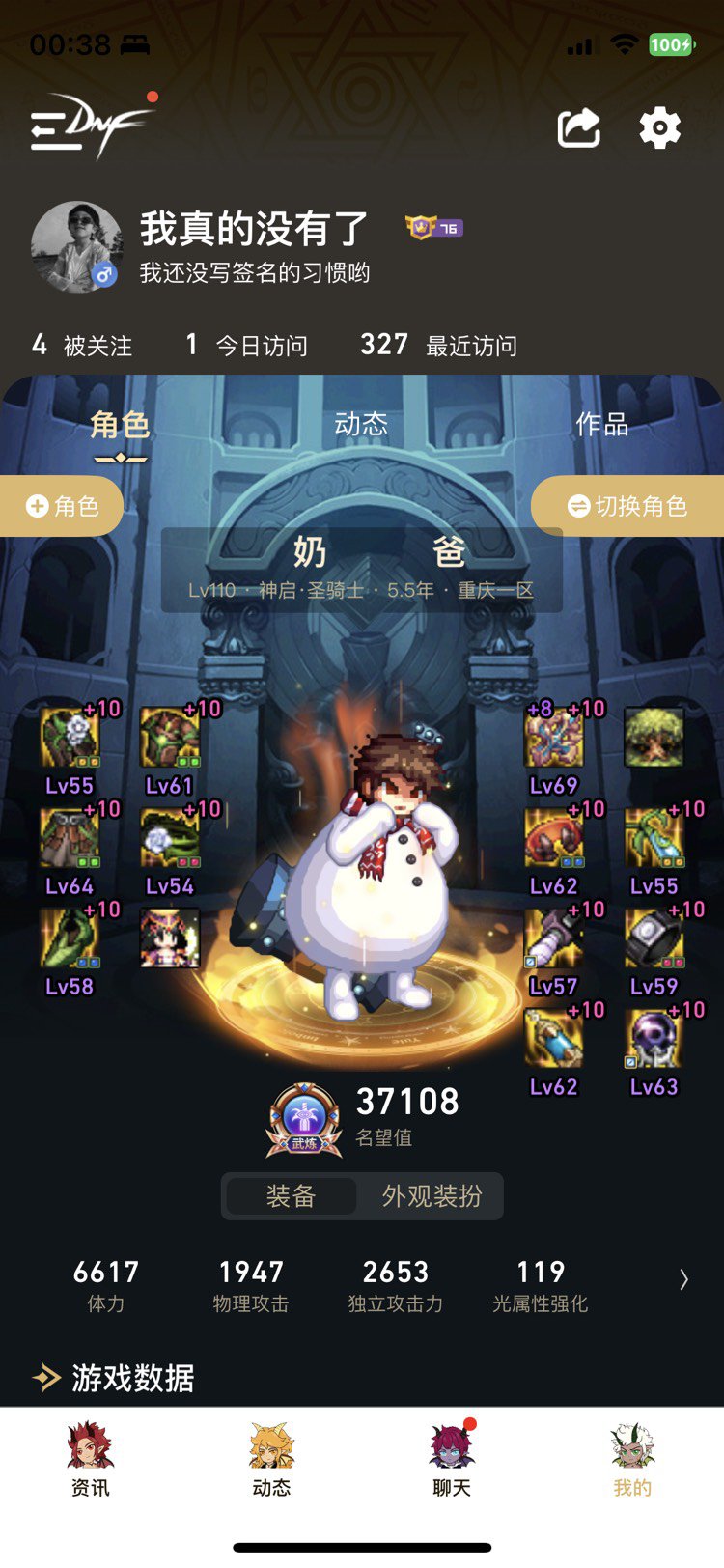Inspect the Lv63 purple orb slot
The height and width of the screenshot is (1568, 724).
(x=654, y=1041)
